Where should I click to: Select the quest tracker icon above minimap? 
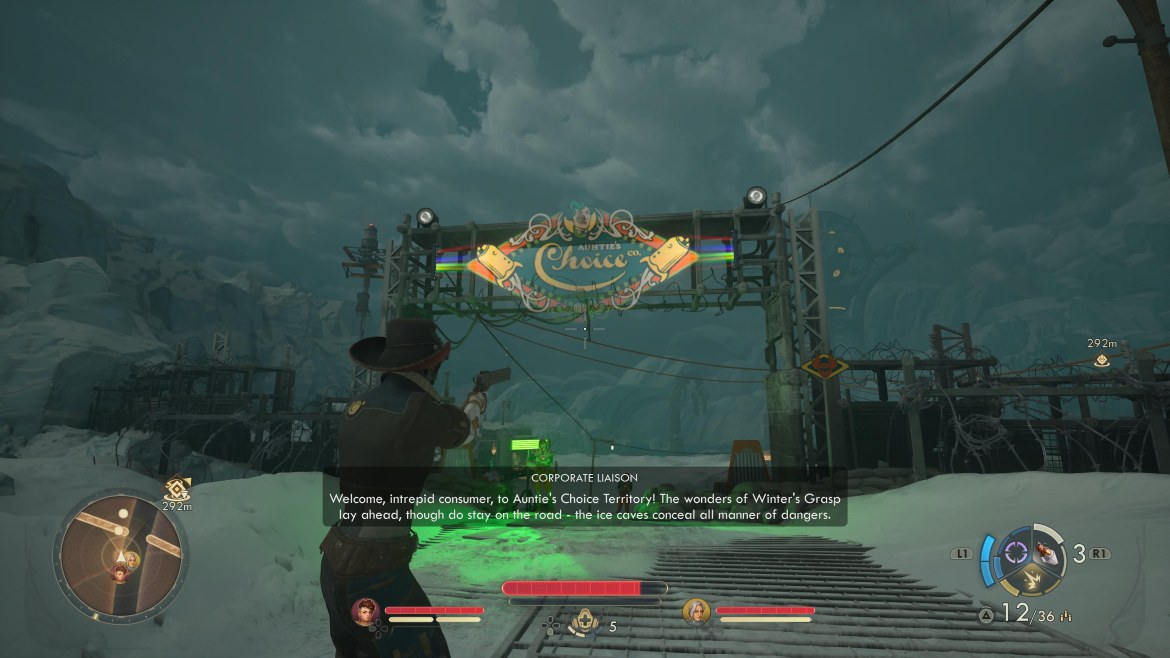tap(178, 488)
